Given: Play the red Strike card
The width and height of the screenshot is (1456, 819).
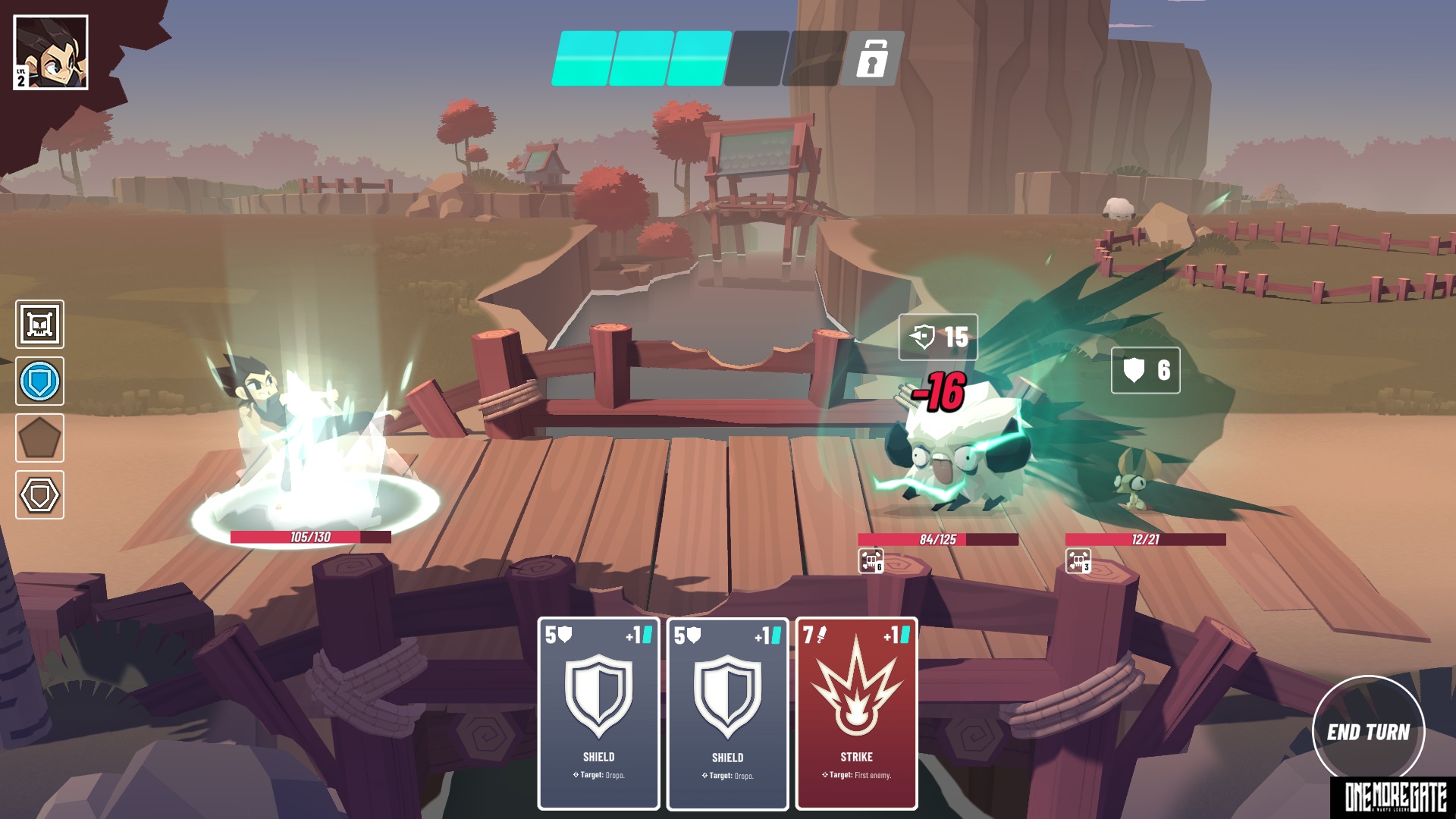Looking at the screenshot, I should coord(856,713).
